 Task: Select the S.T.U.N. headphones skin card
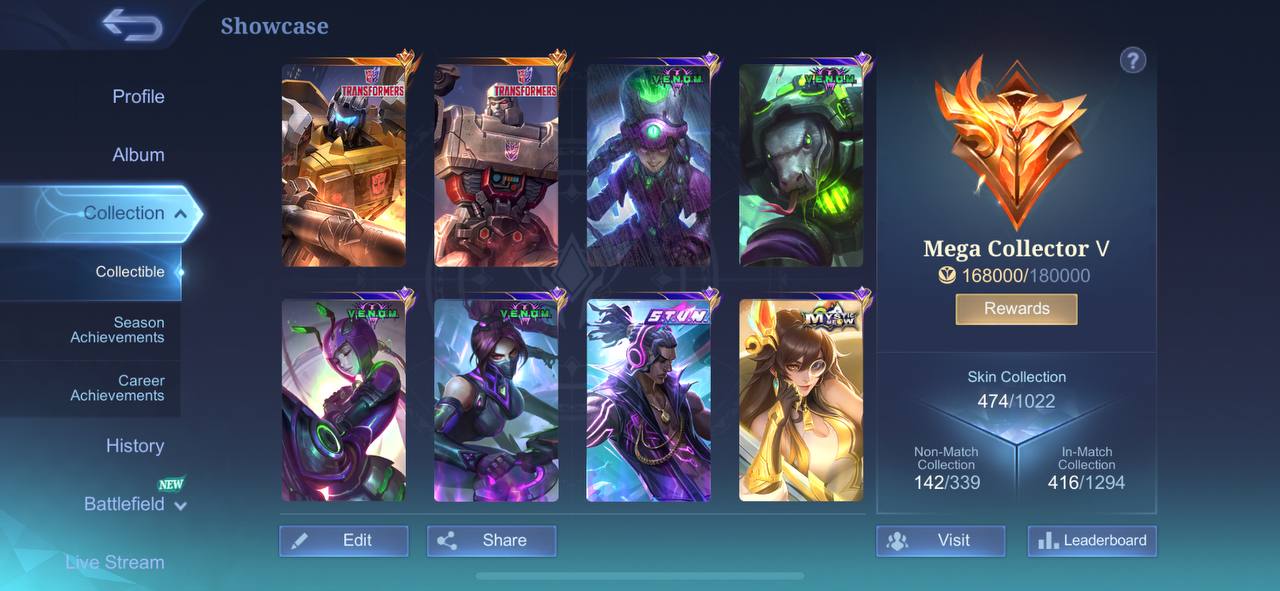pos(648,400)
